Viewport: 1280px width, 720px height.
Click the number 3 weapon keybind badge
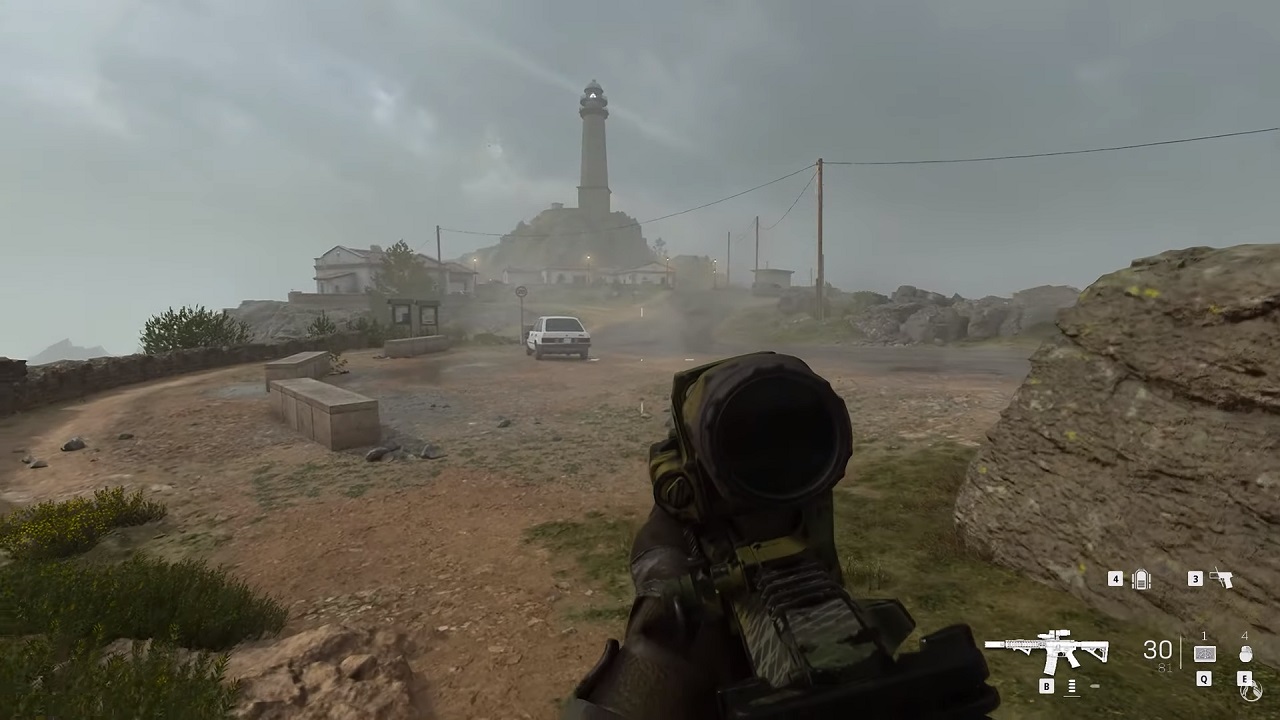point(1195,578)
